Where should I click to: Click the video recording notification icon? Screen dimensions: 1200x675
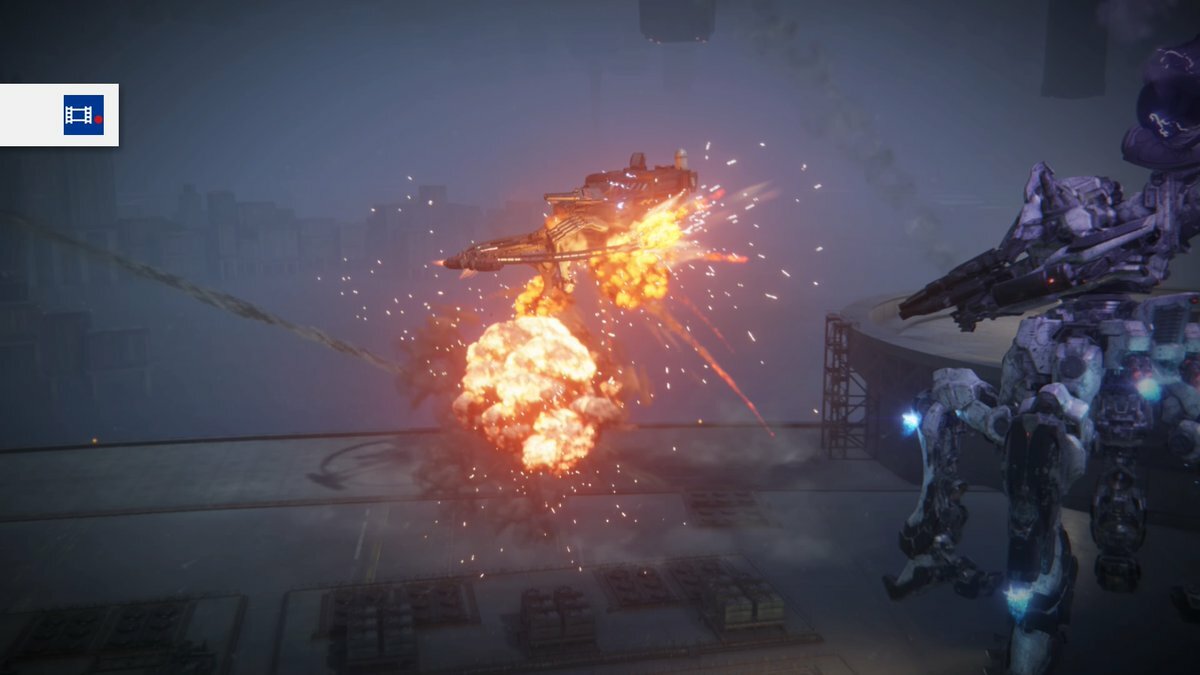pos(83,115)
